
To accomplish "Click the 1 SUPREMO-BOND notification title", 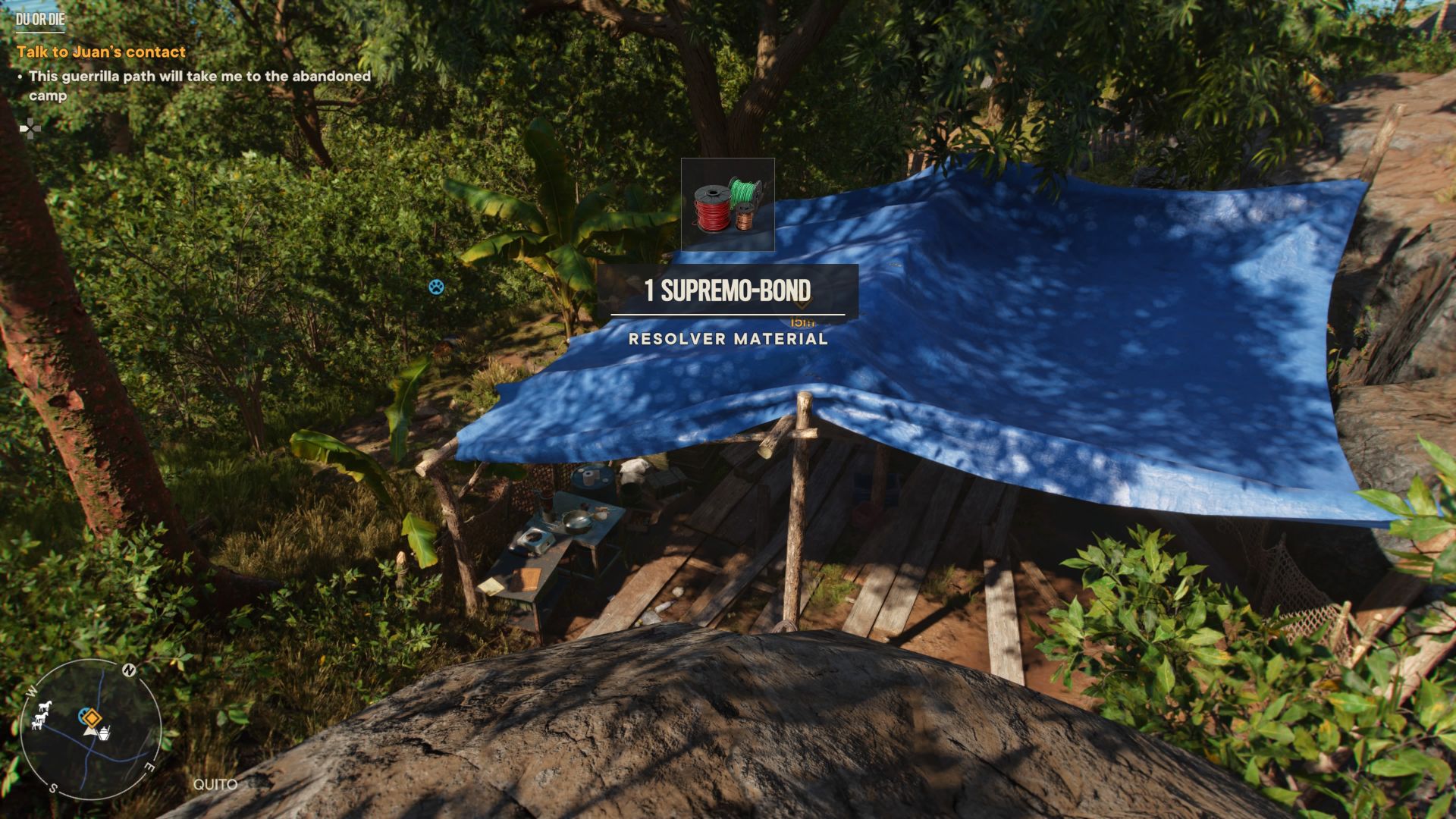I will tap(727, 289).
